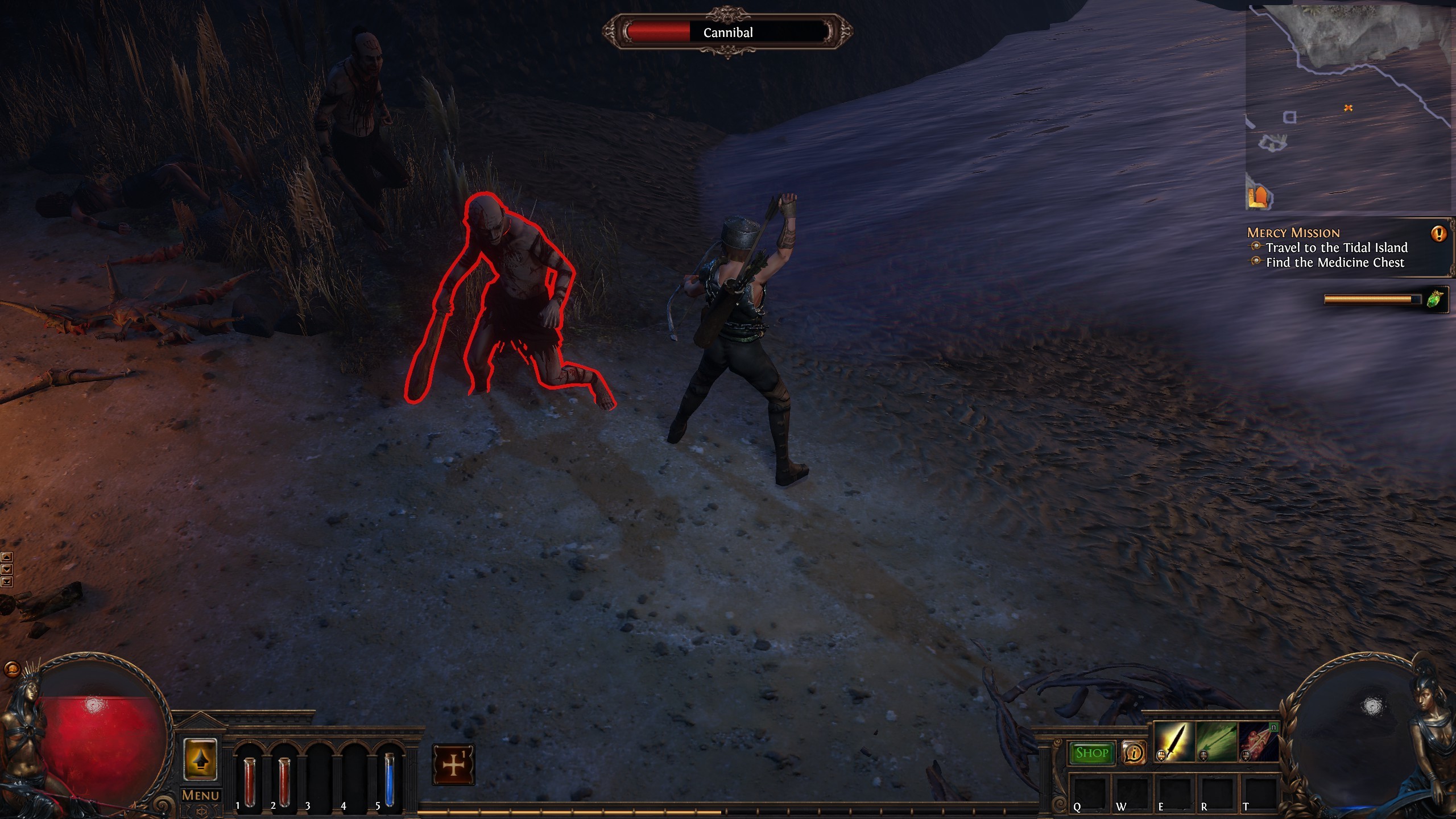Click the Cannibal name on the boss bar
Image resolution: width=1456 pixels, height=819 pixels.
point(729,32)
